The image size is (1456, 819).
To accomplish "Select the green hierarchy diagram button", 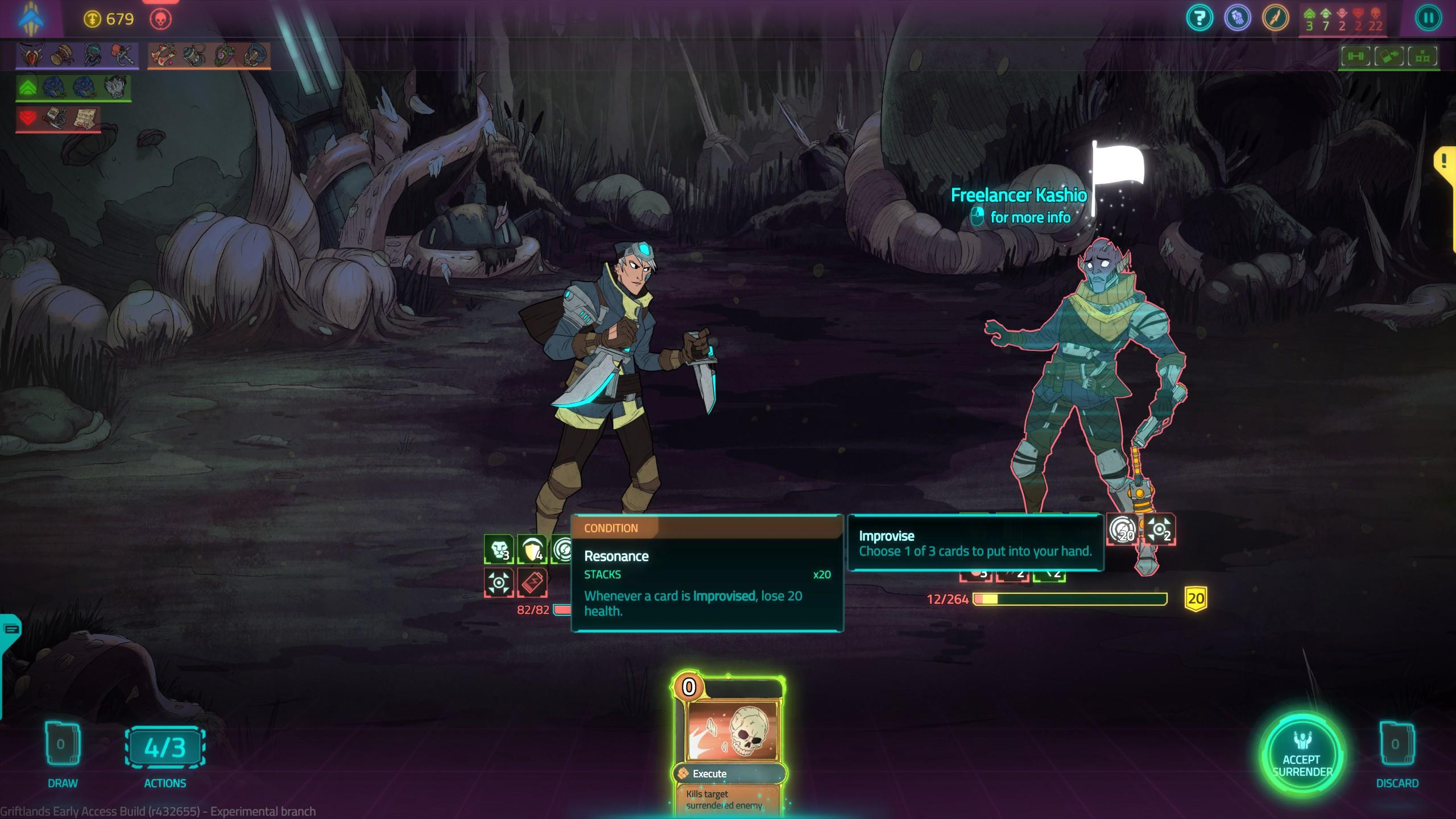I will click(x=1422, y=56).
